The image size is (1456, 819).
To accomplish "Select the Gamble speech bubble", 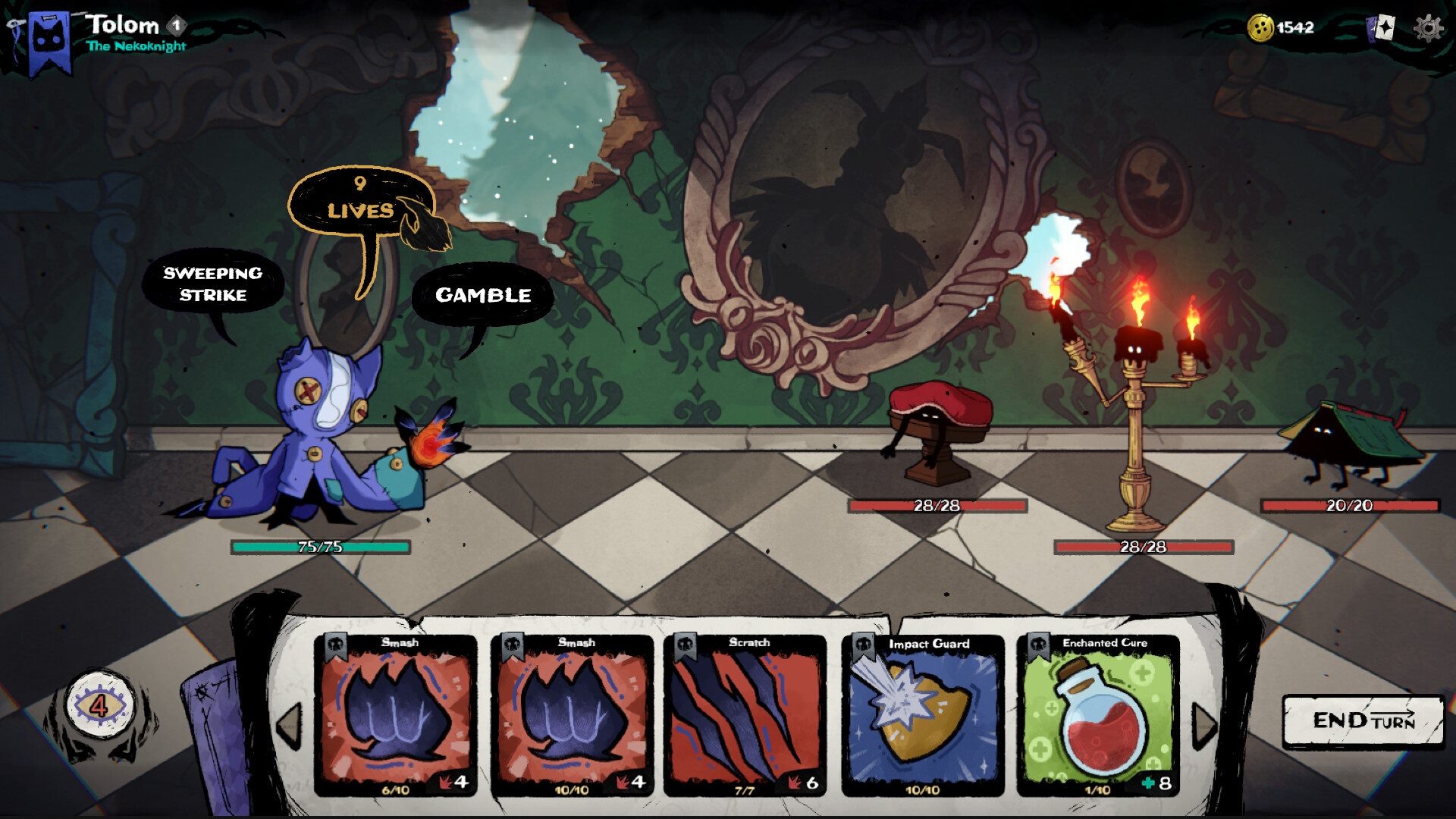I will point(483,296).
